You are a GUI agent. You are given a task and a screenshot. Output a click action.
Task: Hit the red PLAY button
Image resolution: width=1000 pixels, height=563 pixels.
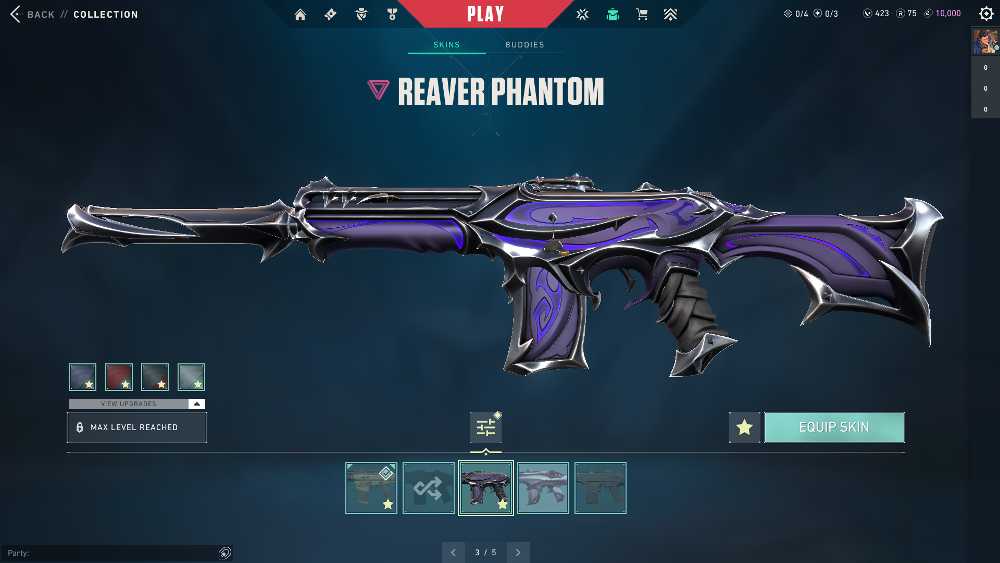click(486, 14)
